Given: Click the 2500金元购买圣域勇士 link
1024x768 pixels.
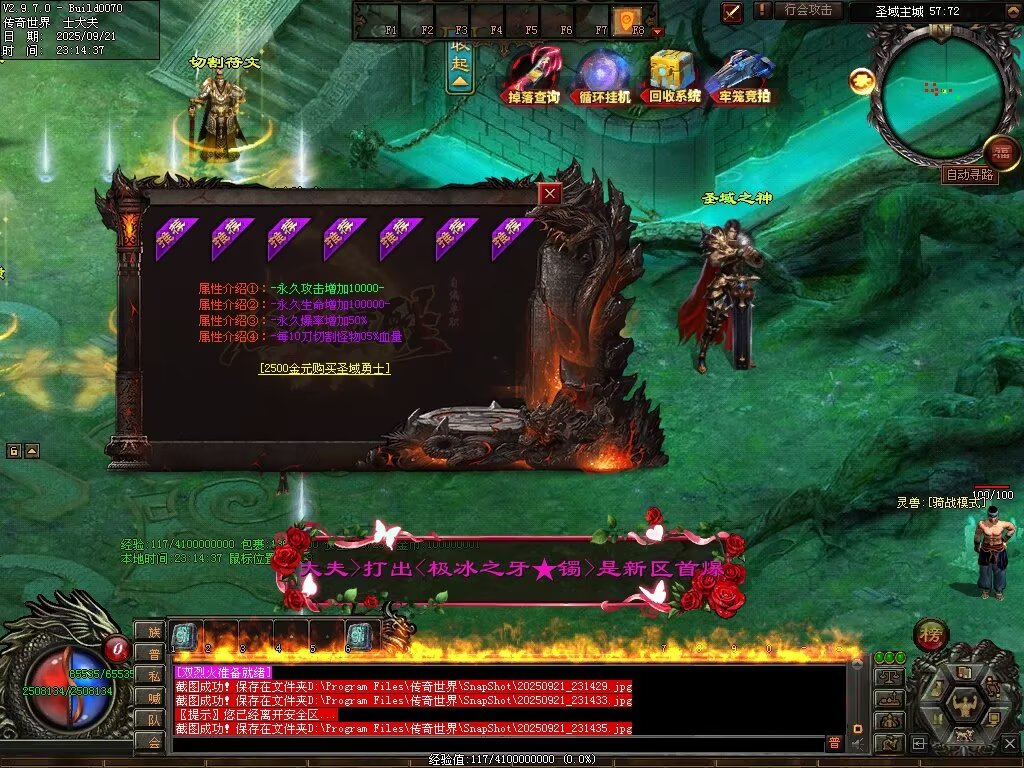Looking at the screenshot, I should coord(324,368).
